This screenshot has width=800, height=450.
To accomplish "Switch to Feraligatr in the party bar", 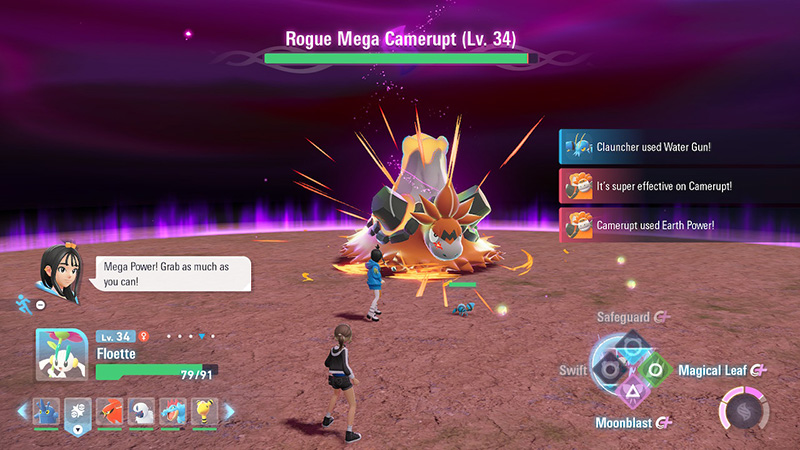I will click(173, 410).
